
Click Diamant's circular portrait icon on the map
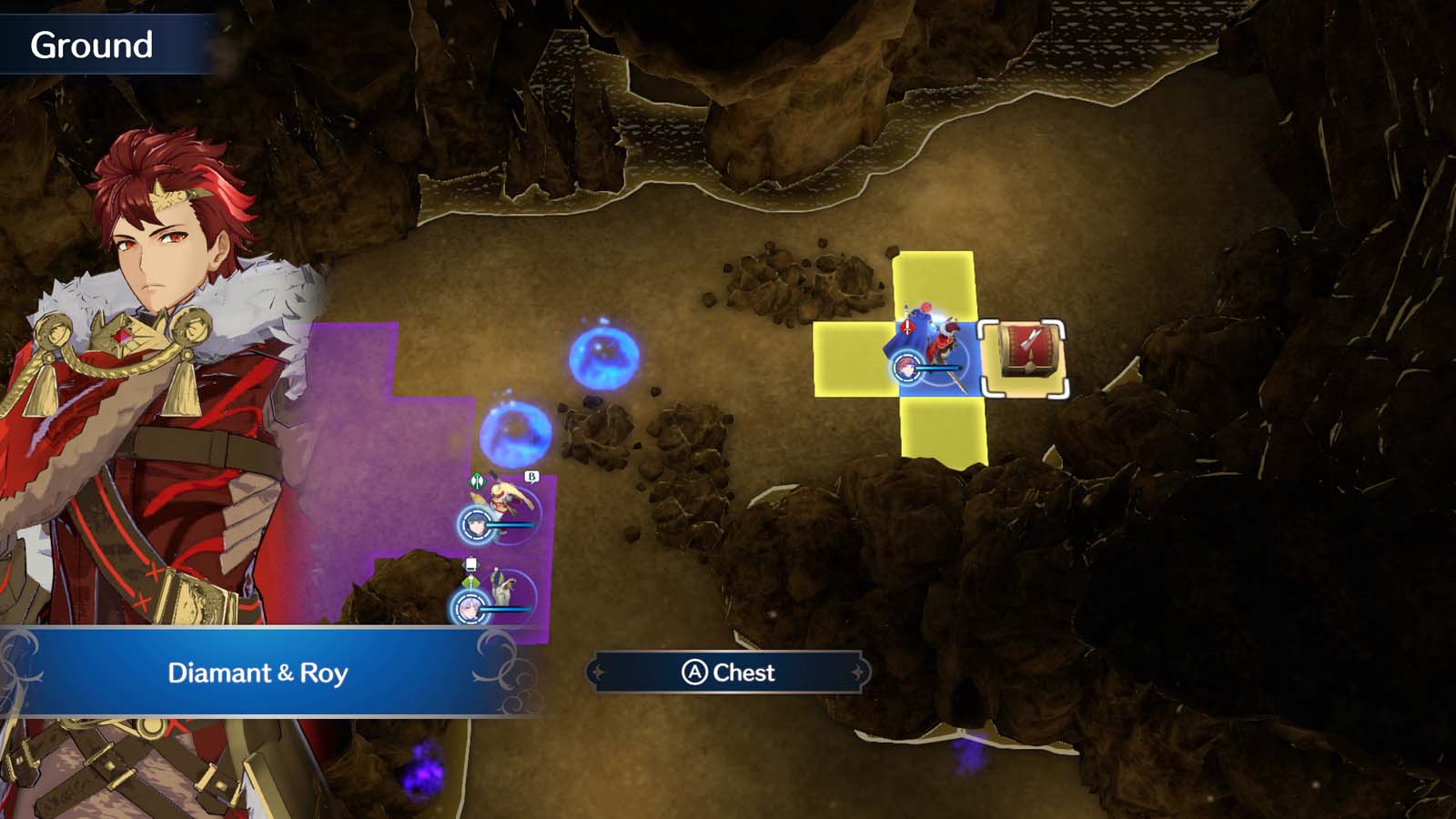click(x=906, y=366)
